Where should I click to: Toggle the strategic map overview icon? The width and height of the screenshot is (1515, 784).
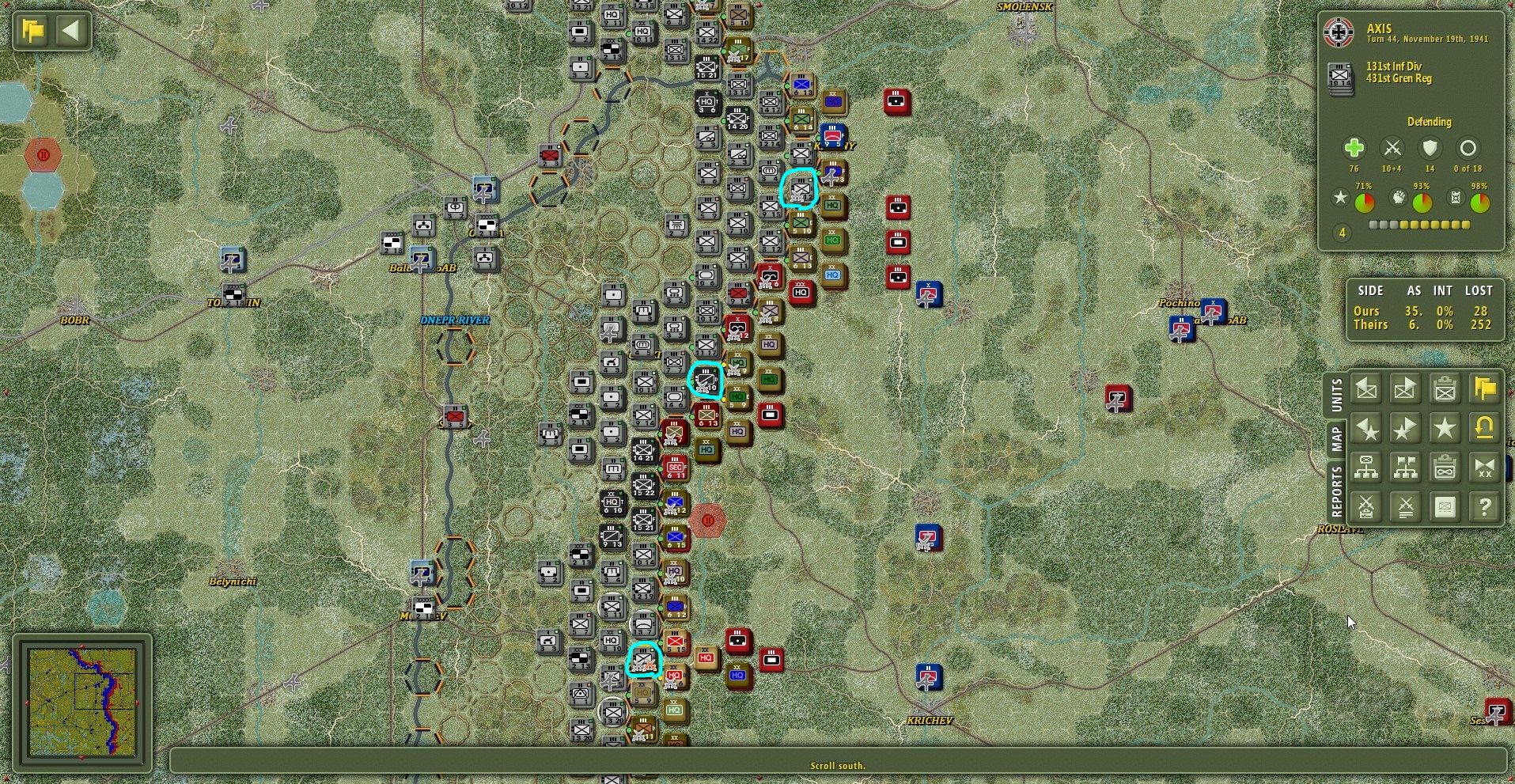pyautogui.click(x=1445, y=506)
